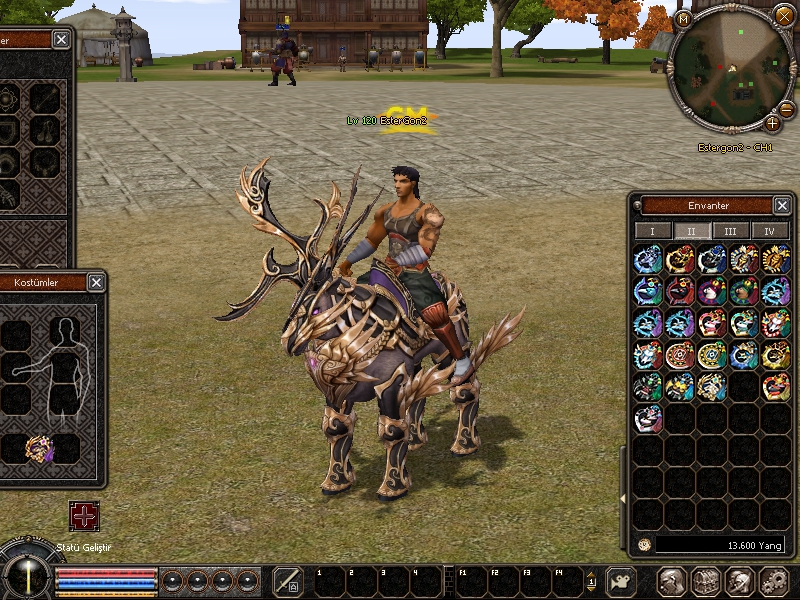800x600 pixels.
Task: Open the large map with M button
Action: (x=683, y=18)
